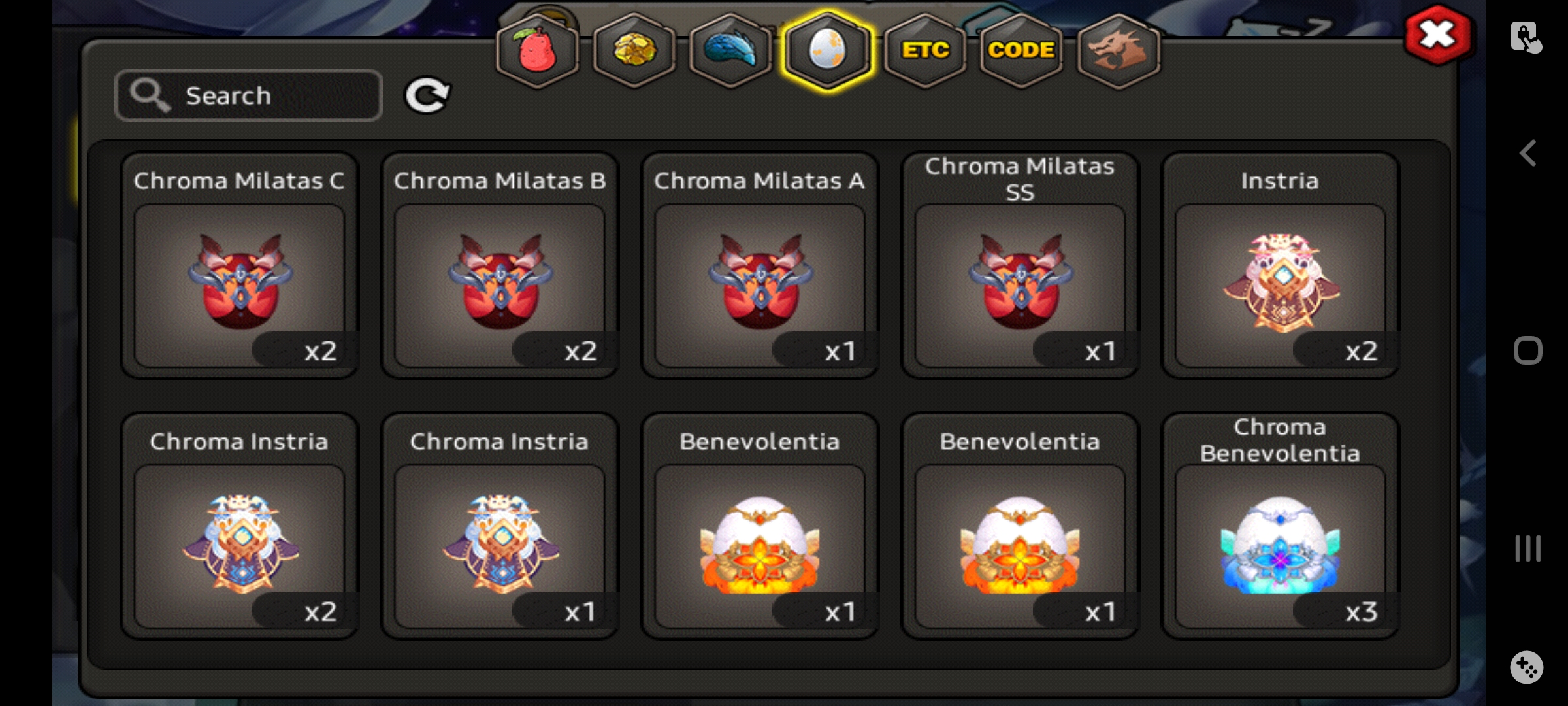Switch to the CODE tab
Viewport: 1568px width, 706px height.
coord(1021,50)
